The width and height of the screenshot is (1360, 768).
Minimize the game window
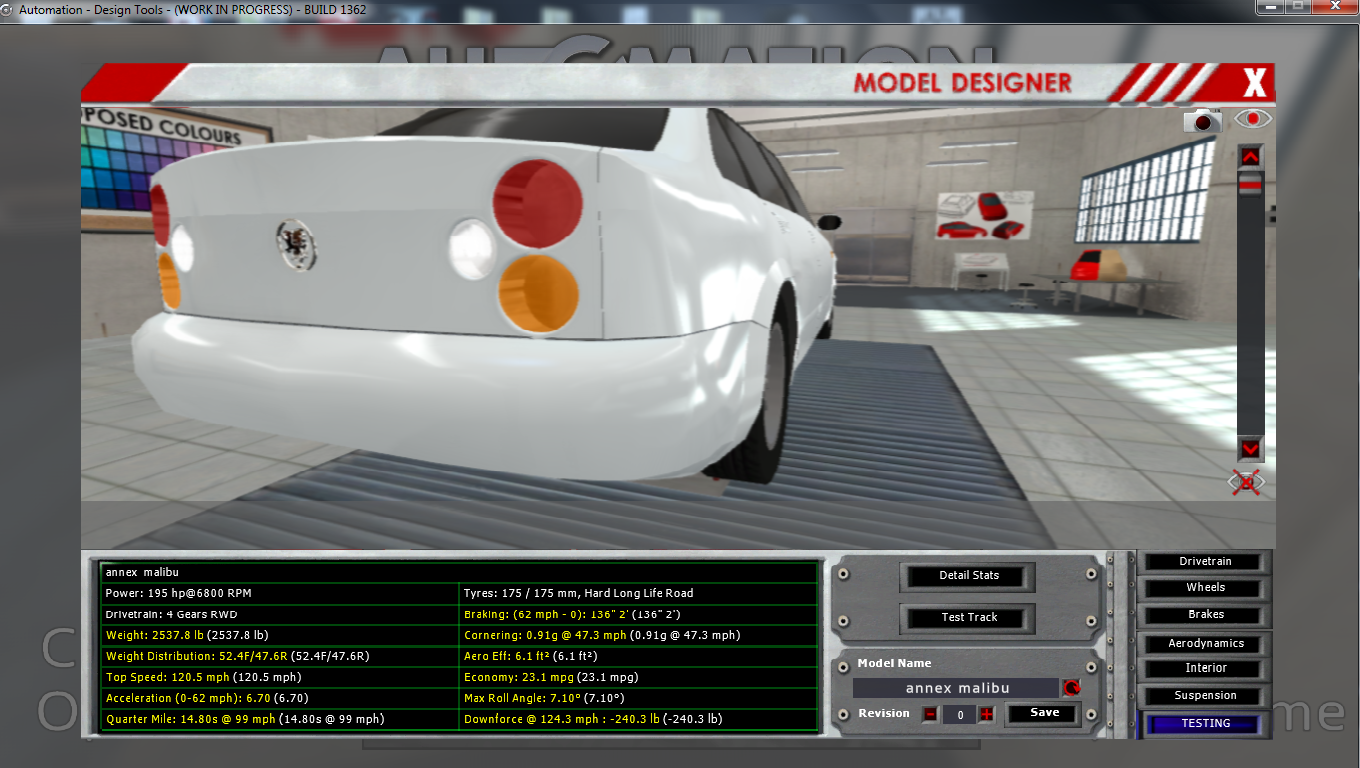coord(1269,7)
